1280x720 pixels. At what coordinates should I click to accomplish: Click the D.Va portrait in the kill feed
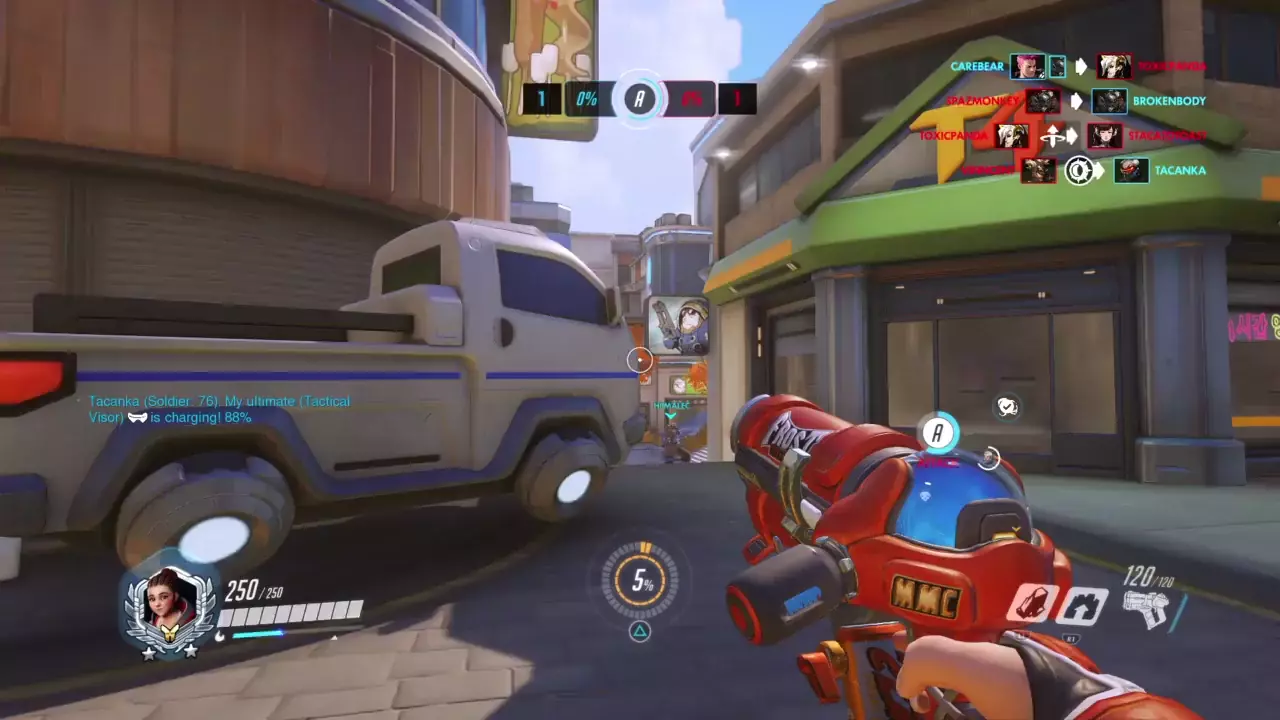point(1105,136)
